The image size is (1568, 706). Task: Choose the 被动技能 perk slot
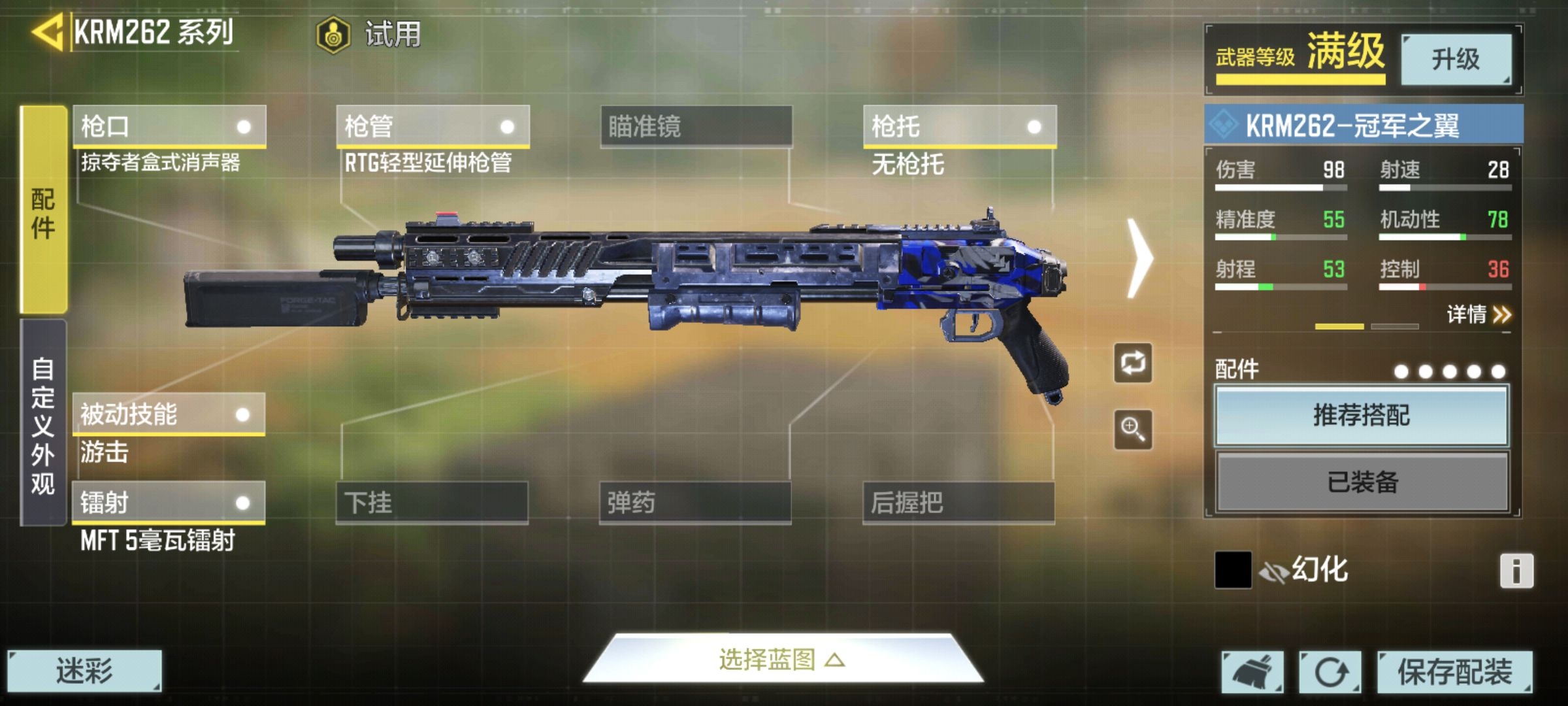pyautogui.click(x=169, y=414)
